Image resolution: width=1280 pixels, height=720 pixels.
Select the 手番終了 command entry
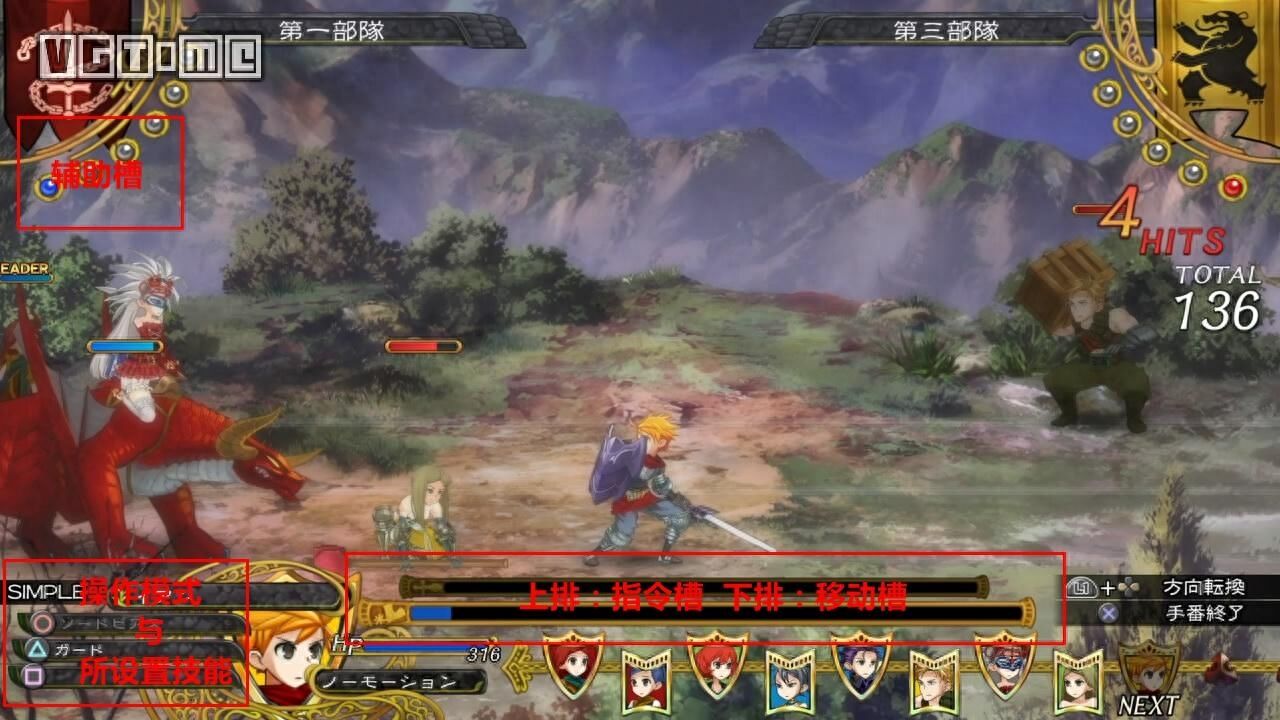1206,612
